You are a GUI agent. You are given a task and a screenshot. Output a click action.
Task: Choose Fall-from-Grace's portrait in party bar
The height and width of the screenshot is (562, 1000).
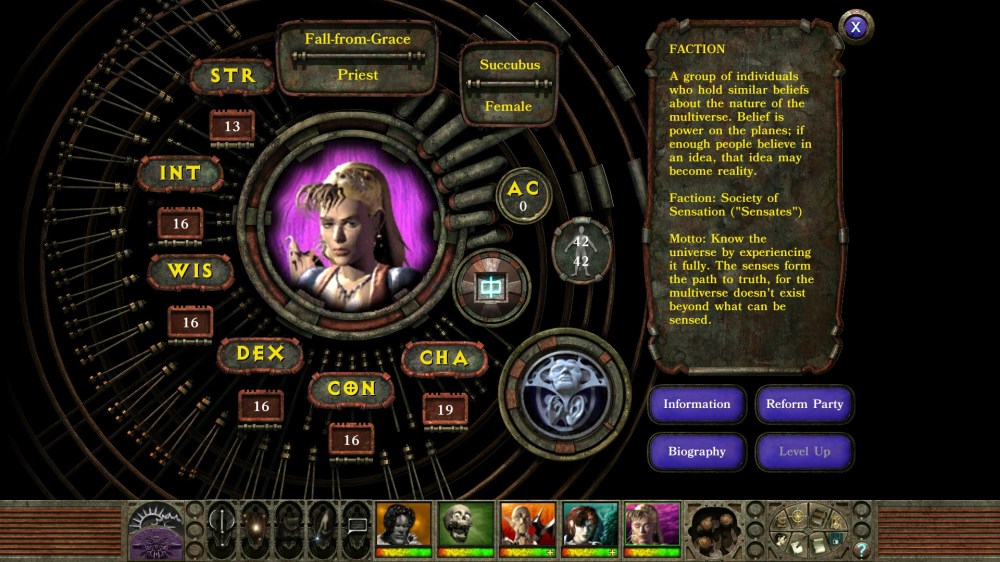tap(652, 527)
